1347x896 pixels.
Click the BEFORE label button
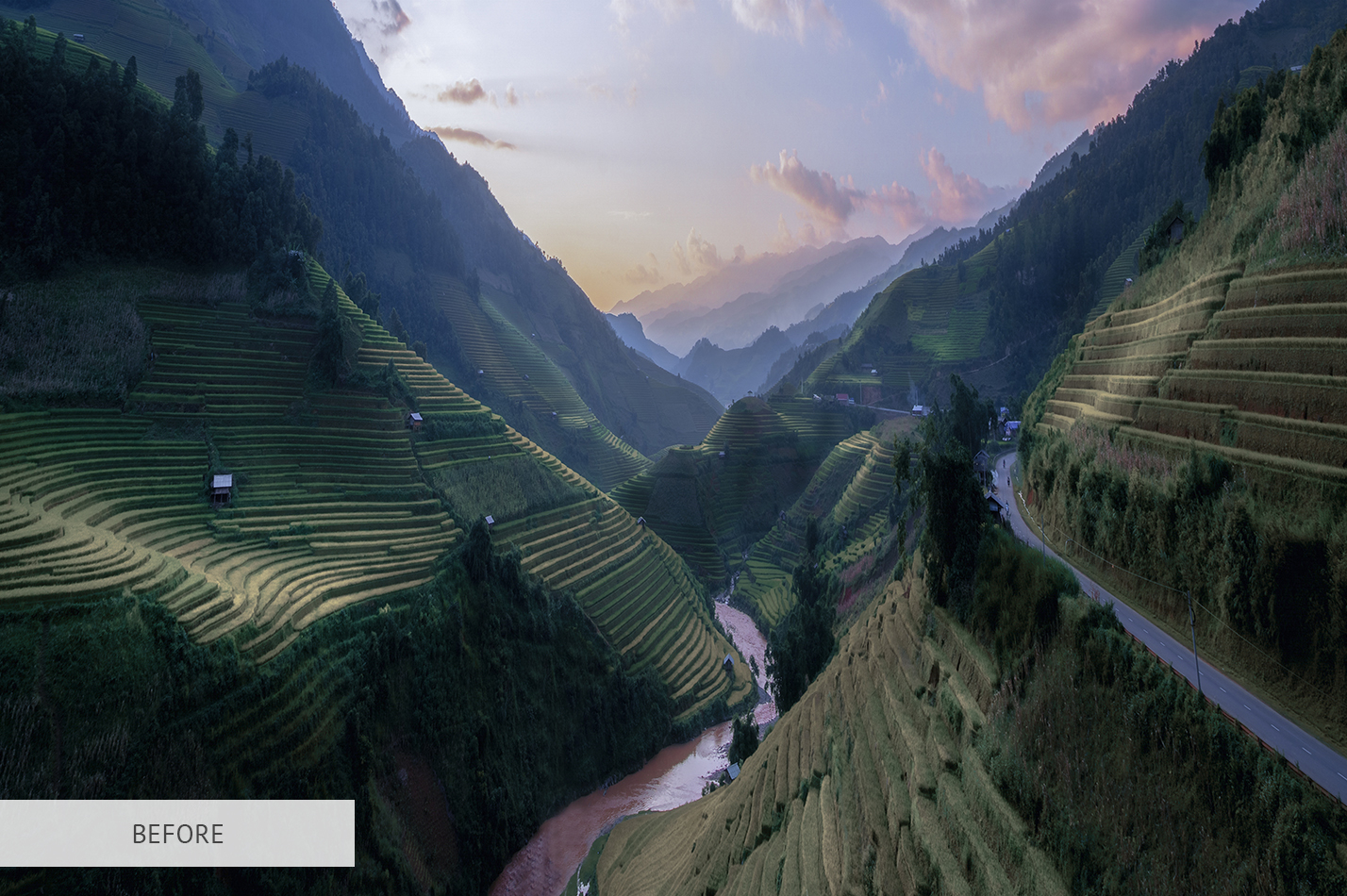click(177, 834)
